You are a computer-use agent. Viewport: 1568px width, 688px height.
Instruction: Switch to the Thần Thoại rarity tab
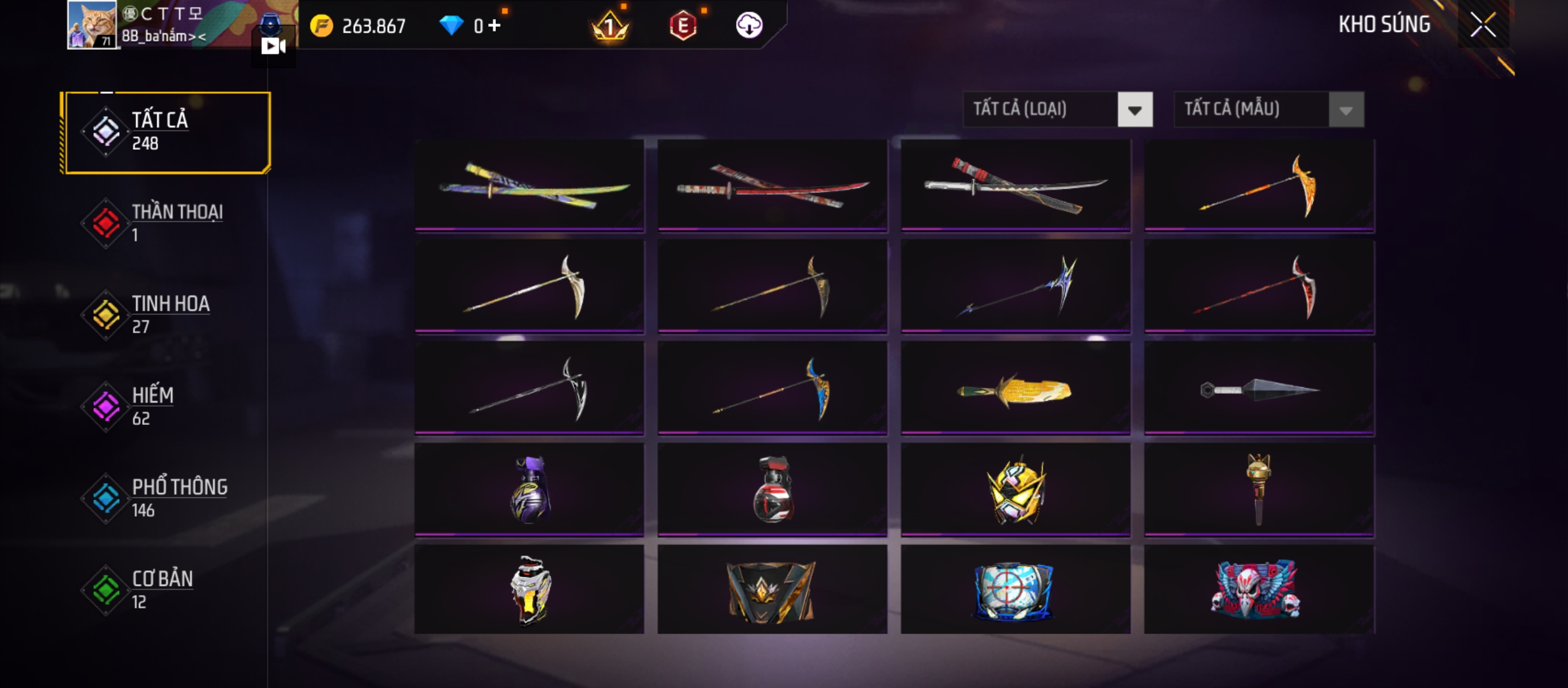coord(167,223)
